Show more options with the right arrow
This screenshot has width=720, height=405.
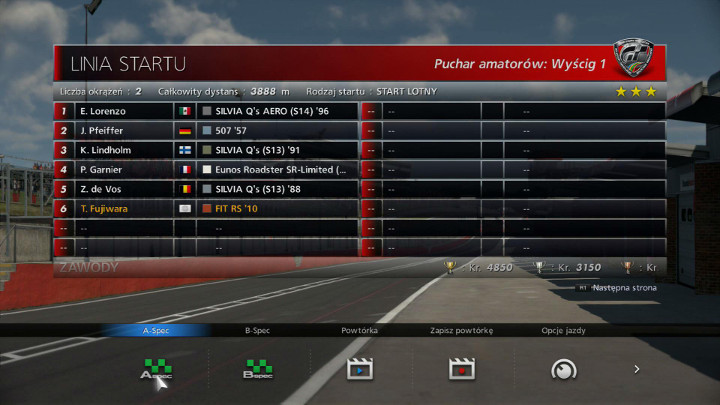[x=637, y=370]
